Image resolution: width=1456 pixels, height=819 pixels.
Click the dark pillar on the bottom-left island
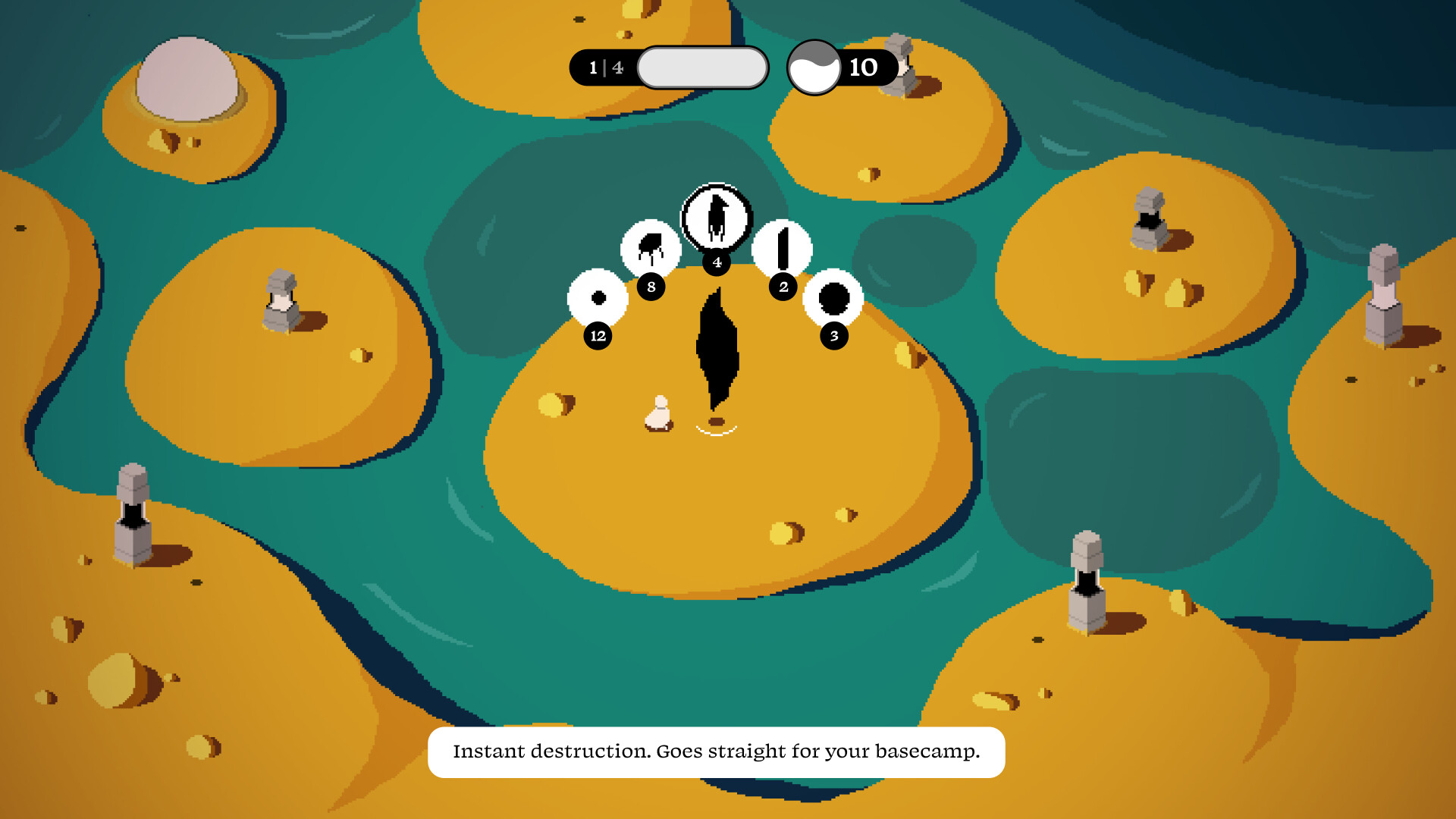point(133,508)
